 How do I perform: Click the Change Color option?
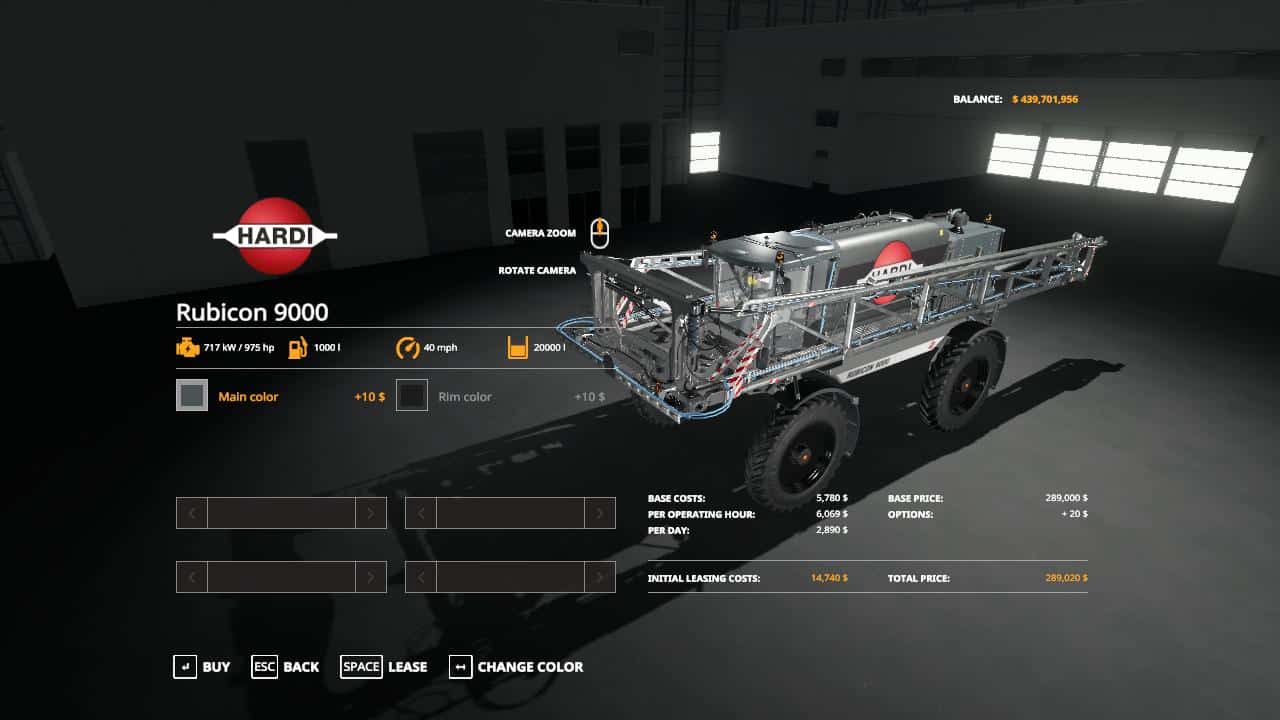516,667
